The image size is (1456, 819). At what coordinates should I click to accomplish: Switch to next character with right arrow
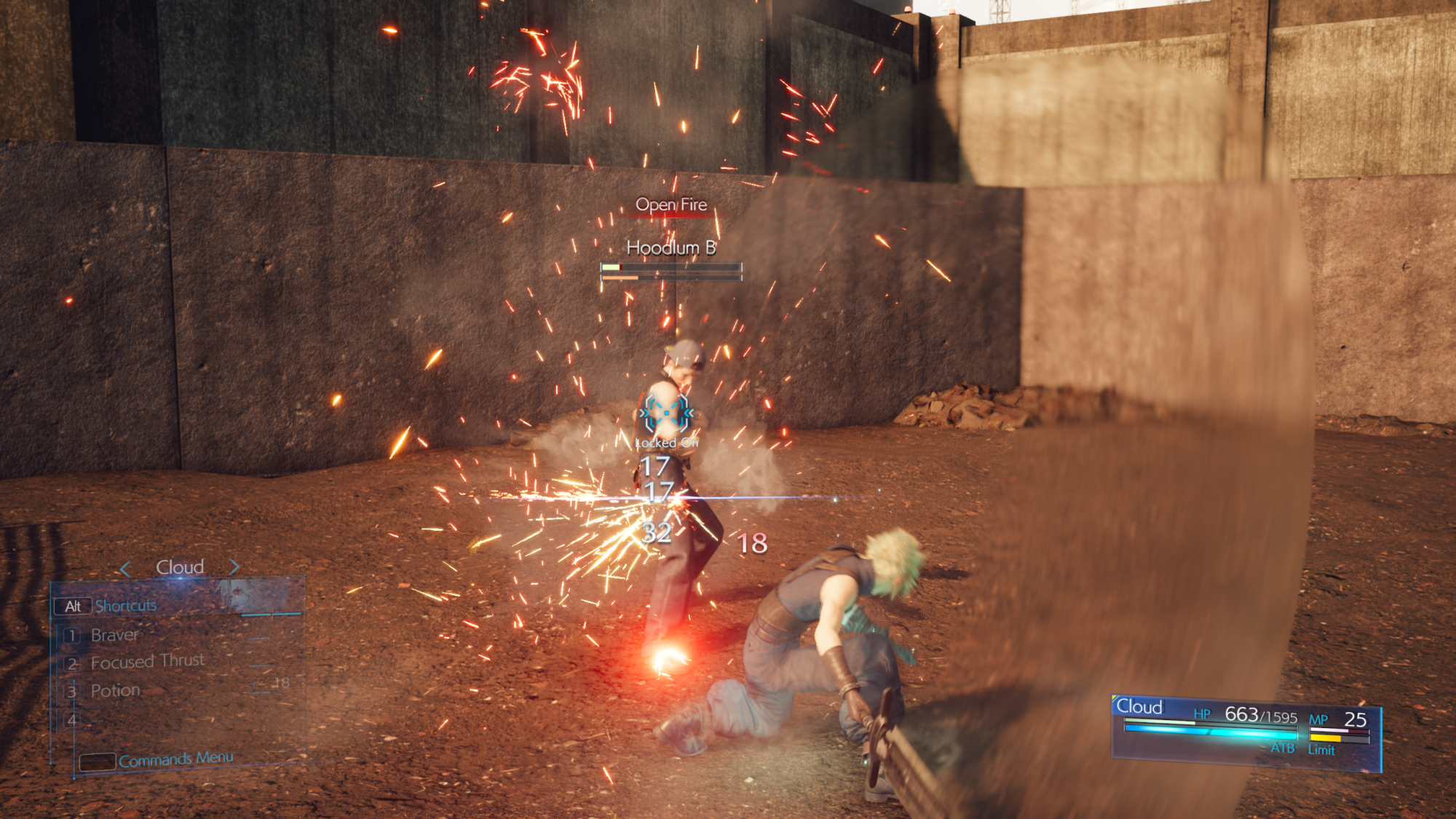(x=234, y=566)
